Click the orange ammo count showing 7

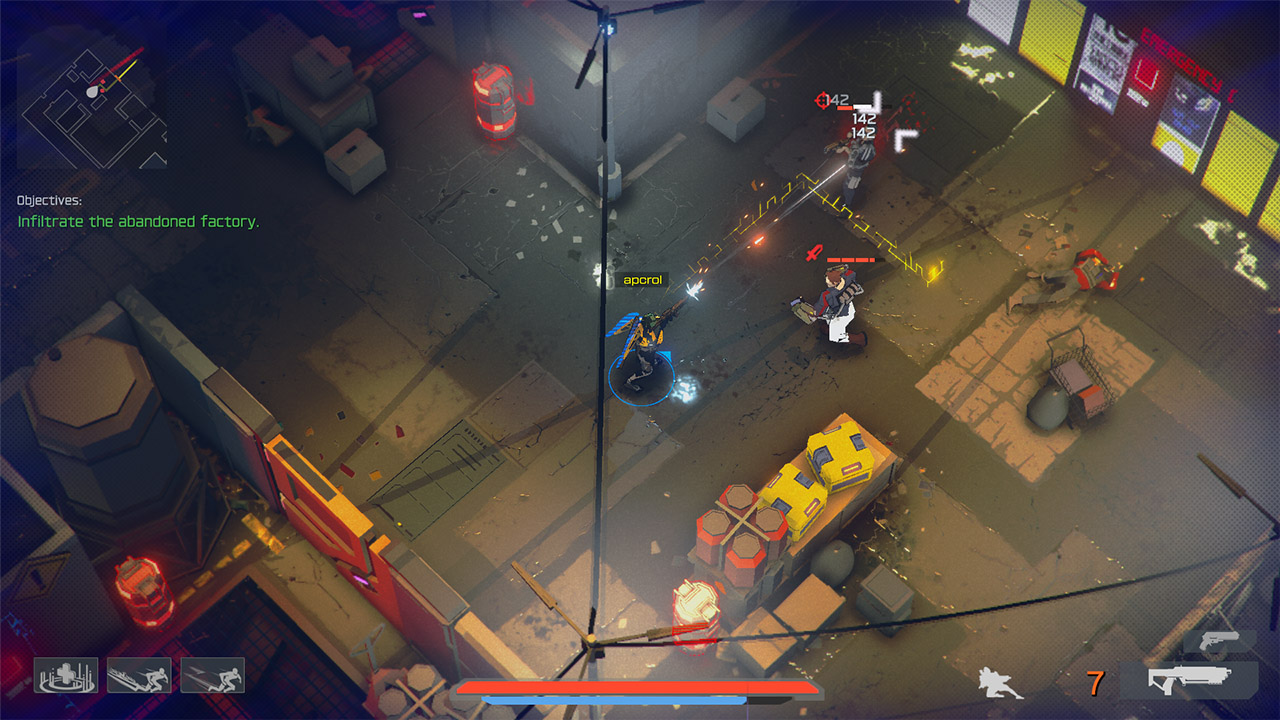(1094, 682)
